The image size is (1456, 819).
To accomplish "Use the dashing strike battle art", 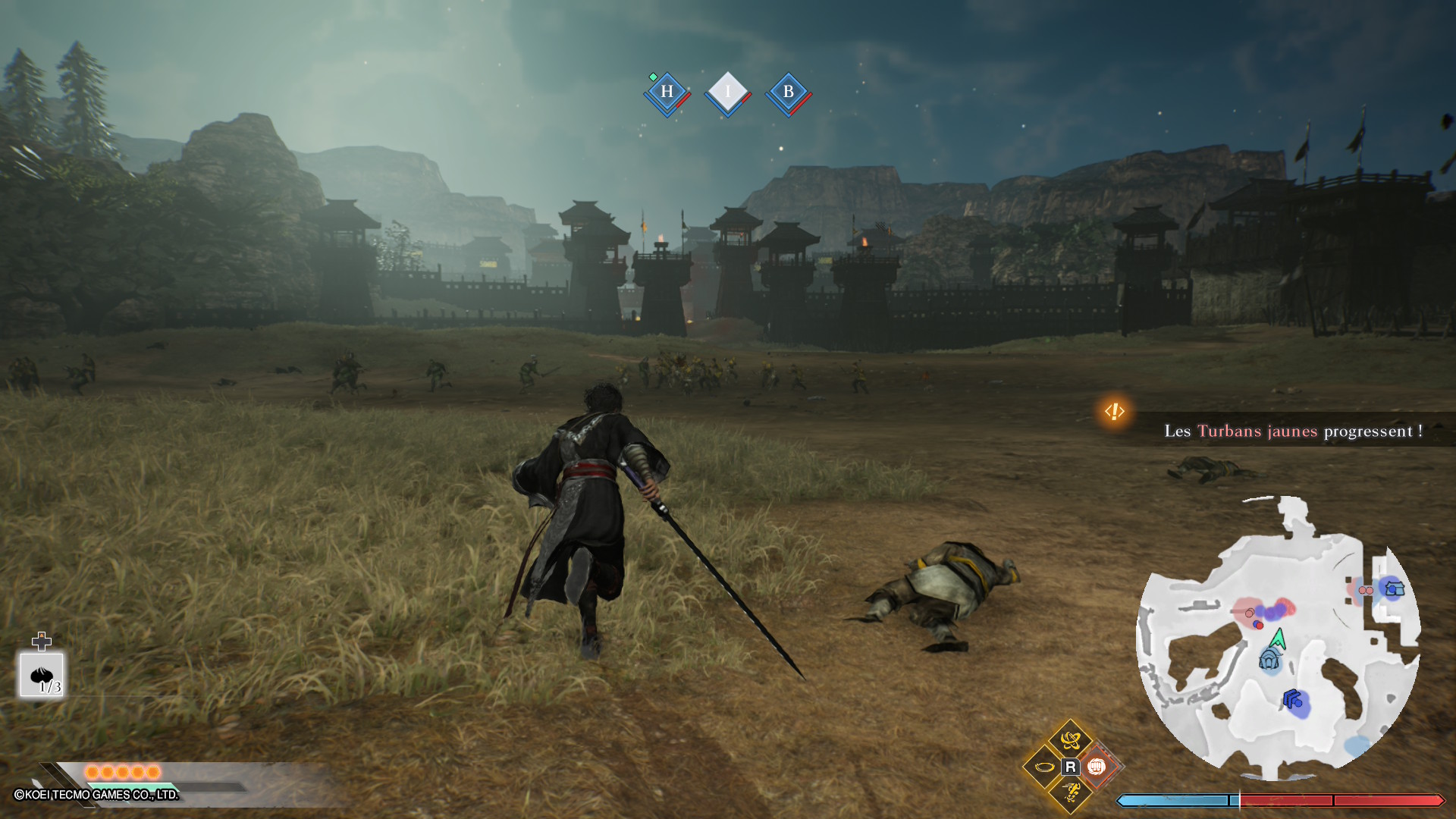I will pyautogui.click(x=1071, y=793).
